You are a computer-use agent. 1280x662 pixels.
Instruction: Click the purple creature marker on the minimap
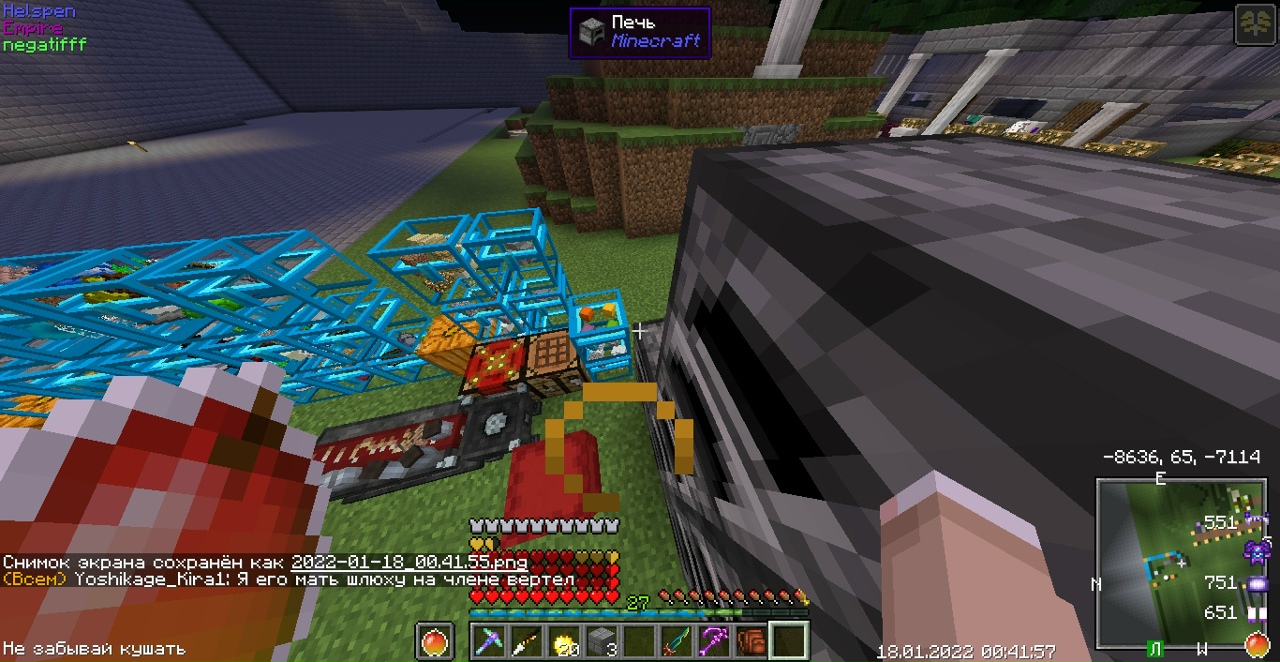tap(1256, 551)
